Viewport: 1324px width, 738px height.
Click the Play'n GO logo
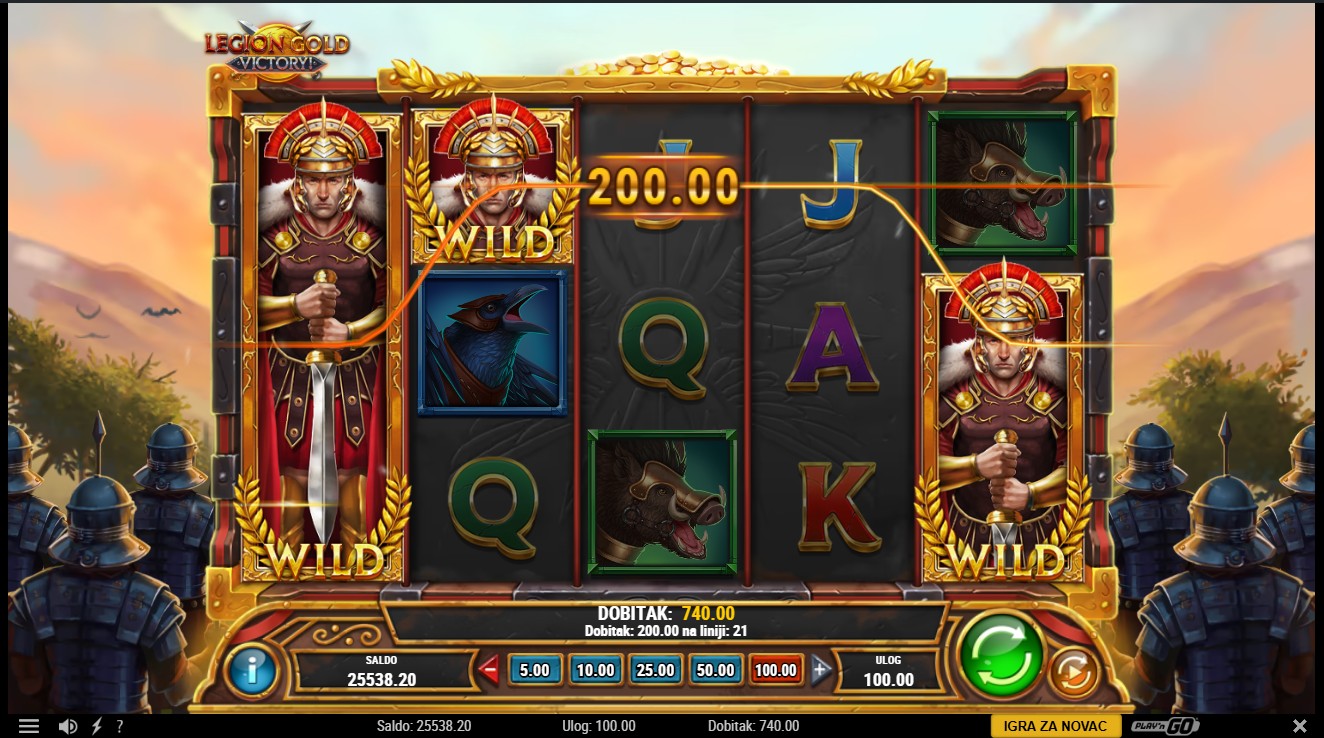pyautogui.click(x=1165, y=726)
